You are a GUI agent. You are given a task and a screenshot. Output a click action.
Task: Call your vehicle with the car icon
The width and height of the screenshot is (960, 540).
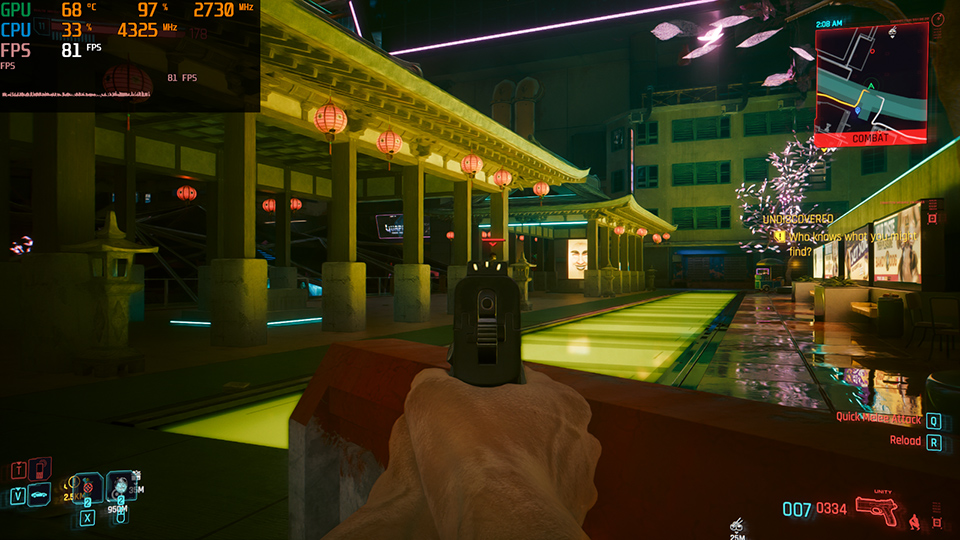(40, 494)
